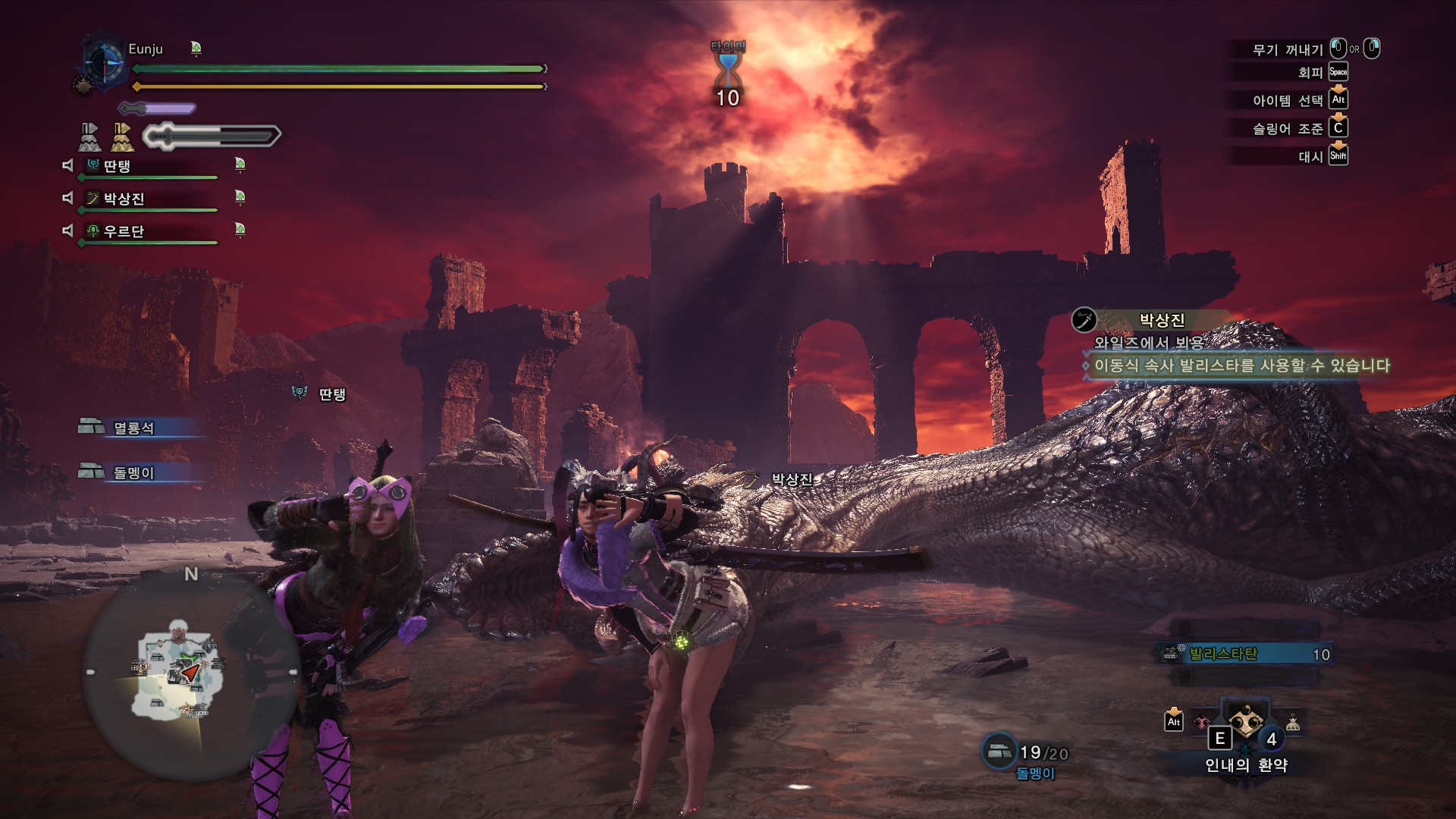Click the 돌멩이 slinger ammo icon
This screenshot has width=1456, height=819.
click(x=999, y=751)
